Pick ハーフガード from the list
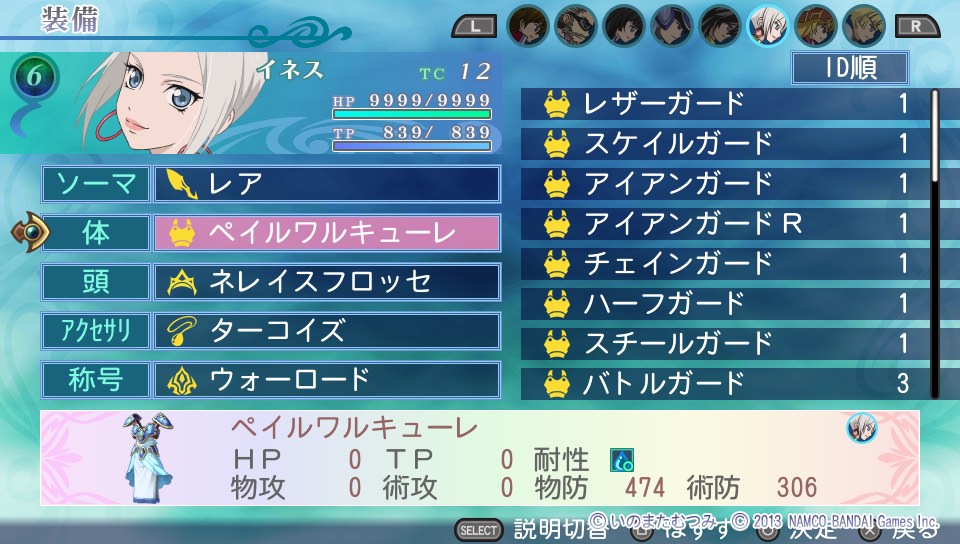Screen dimensions: 960x544 click(x=724, y=302)
